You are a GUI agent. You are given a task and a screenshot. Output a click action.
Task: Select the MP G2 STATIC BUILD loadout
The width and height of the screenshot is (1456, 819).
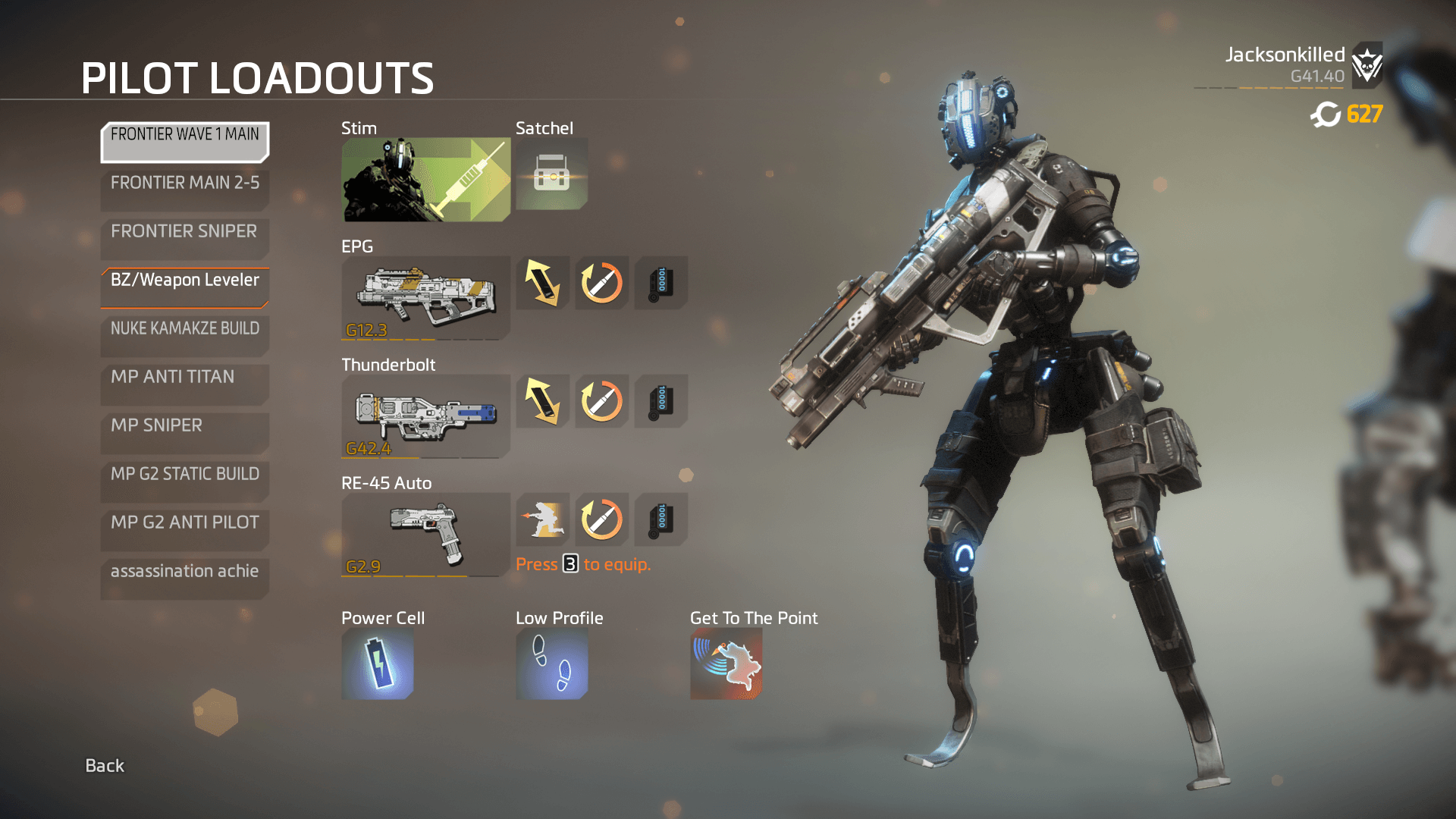[184, 481]
